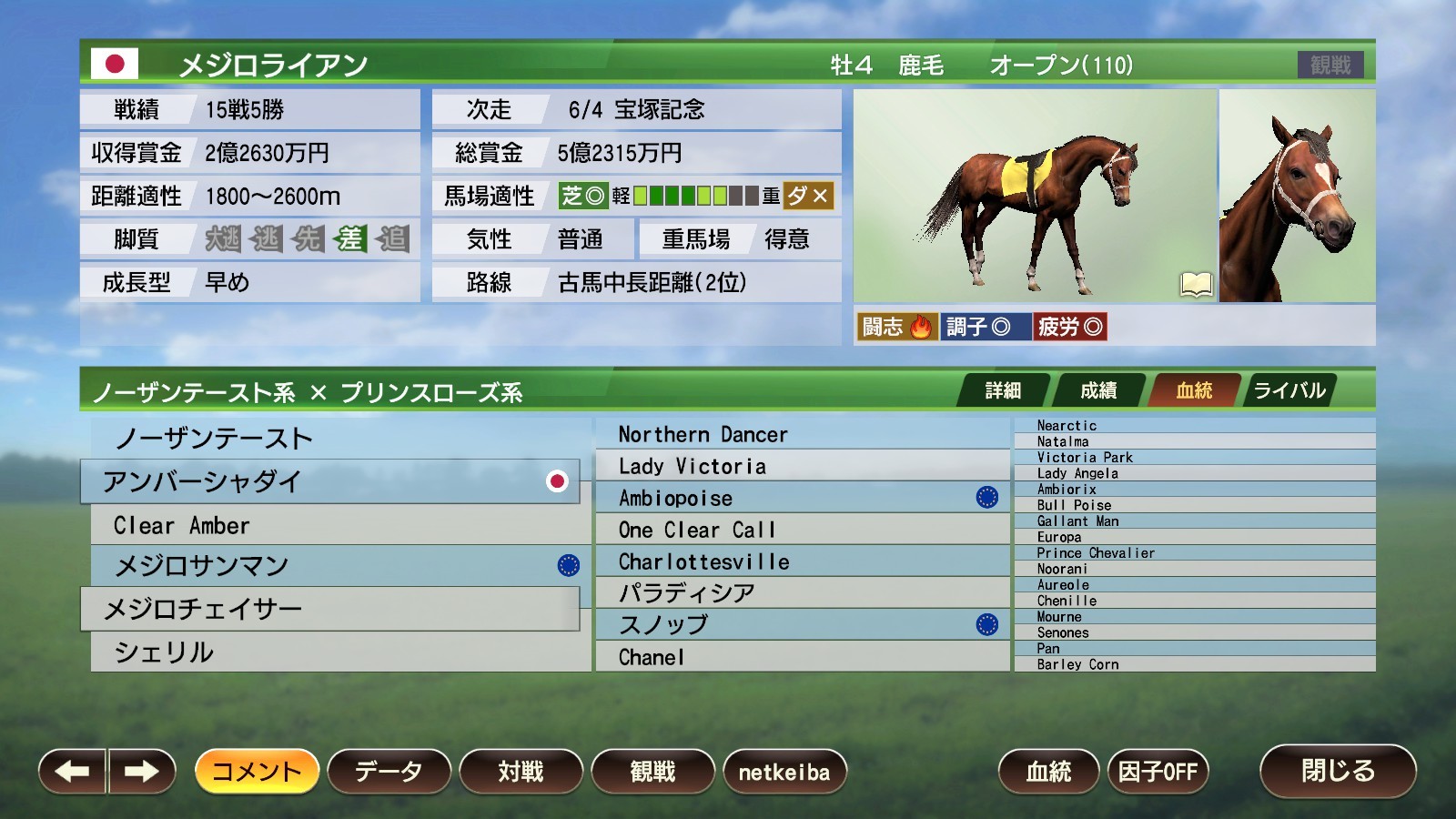Expand Northern Dancer pedigree entry
The image size is (1456, 819).
801,434
